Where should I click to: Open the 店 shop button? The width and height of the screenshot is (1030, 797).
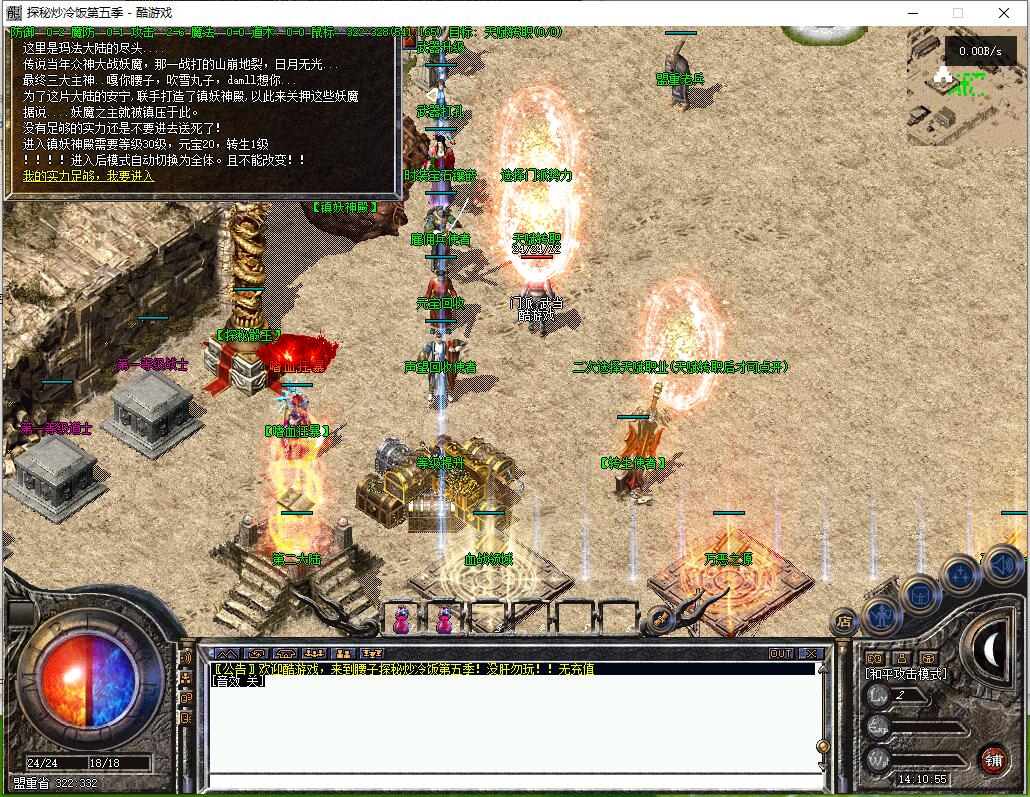[x=845, y=621]
